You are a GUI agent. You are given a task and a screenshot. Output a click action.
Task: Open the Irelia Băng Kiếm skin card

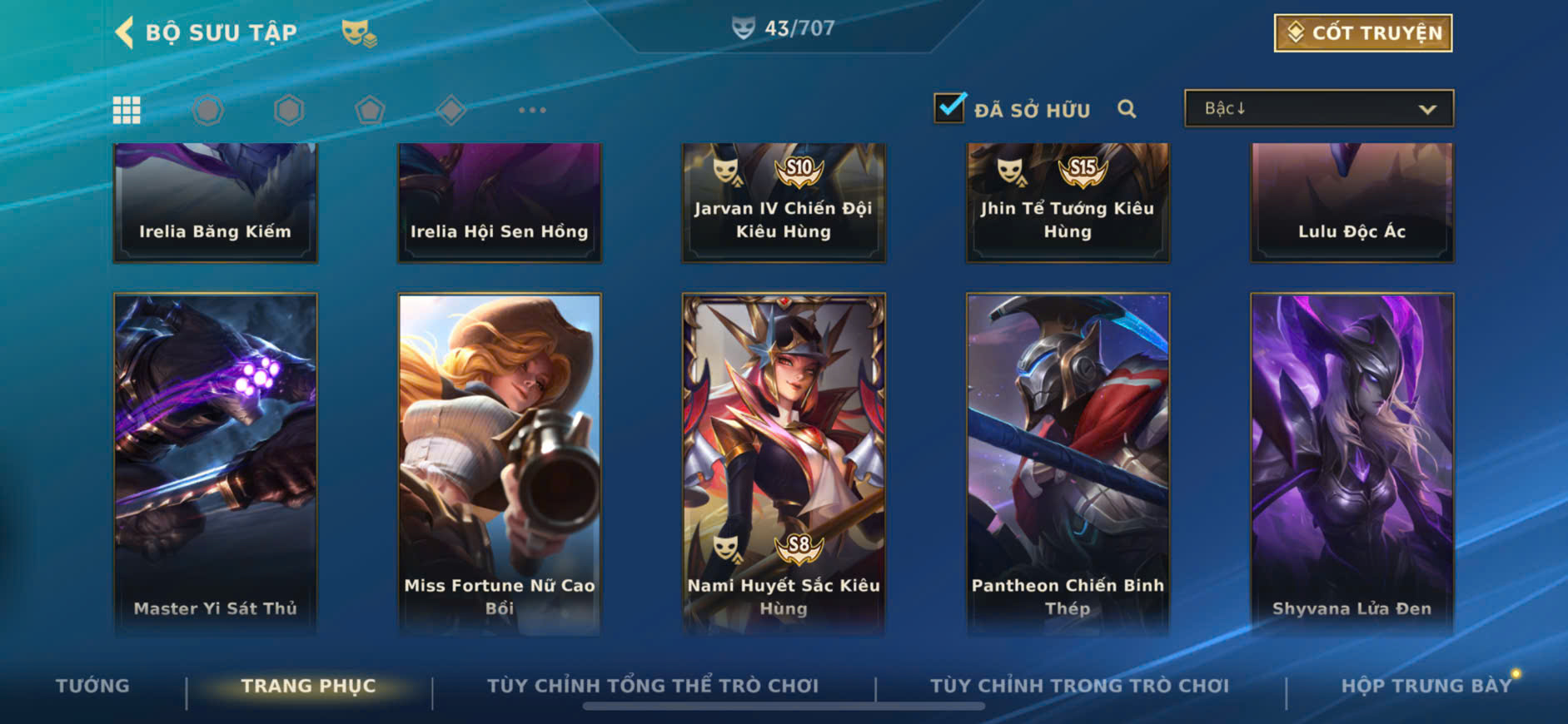pyautogui.click(x=216, y=202)
